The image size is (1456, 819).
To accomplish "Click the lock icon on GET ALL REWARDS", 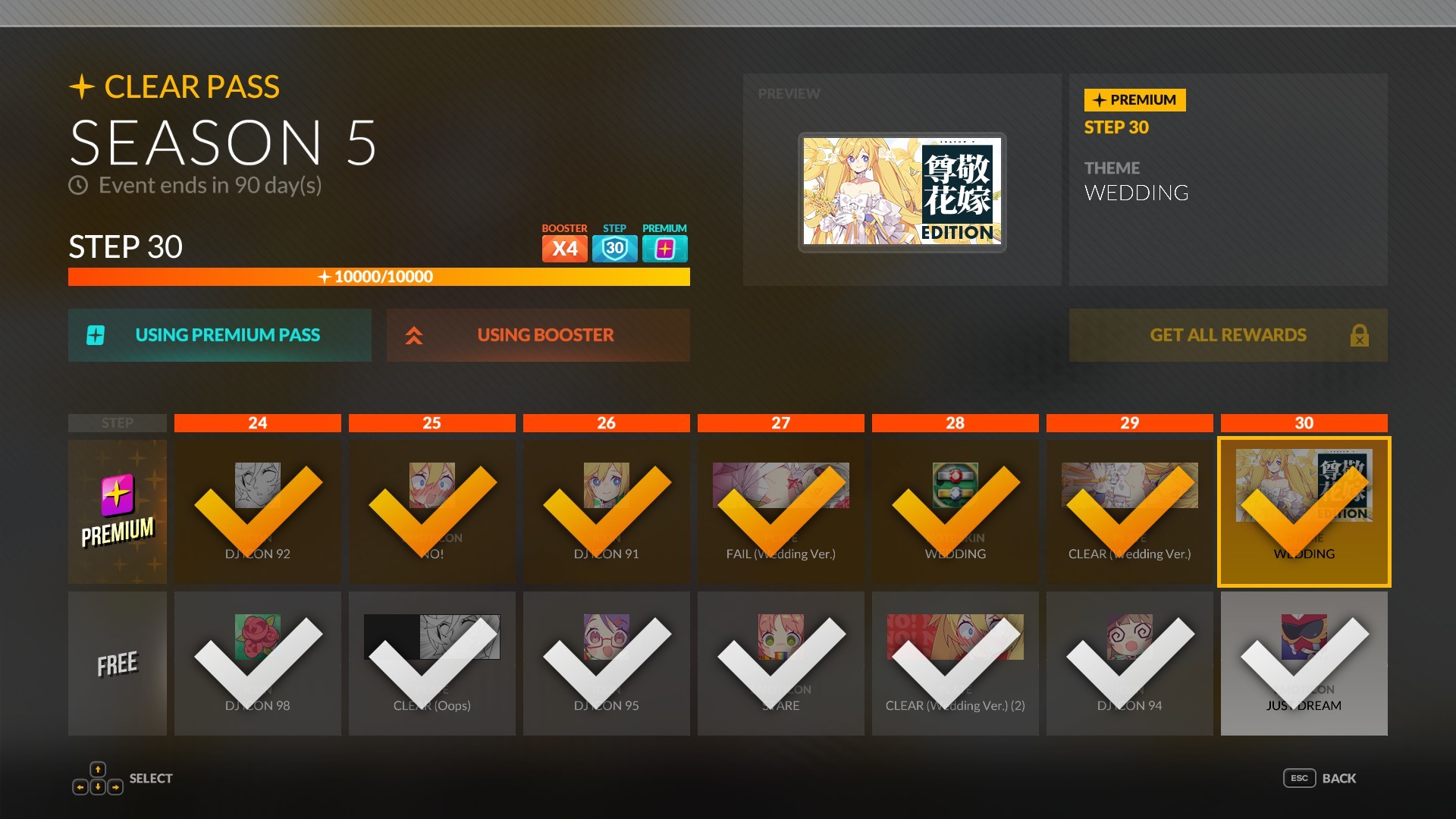I will (1360, 334).
